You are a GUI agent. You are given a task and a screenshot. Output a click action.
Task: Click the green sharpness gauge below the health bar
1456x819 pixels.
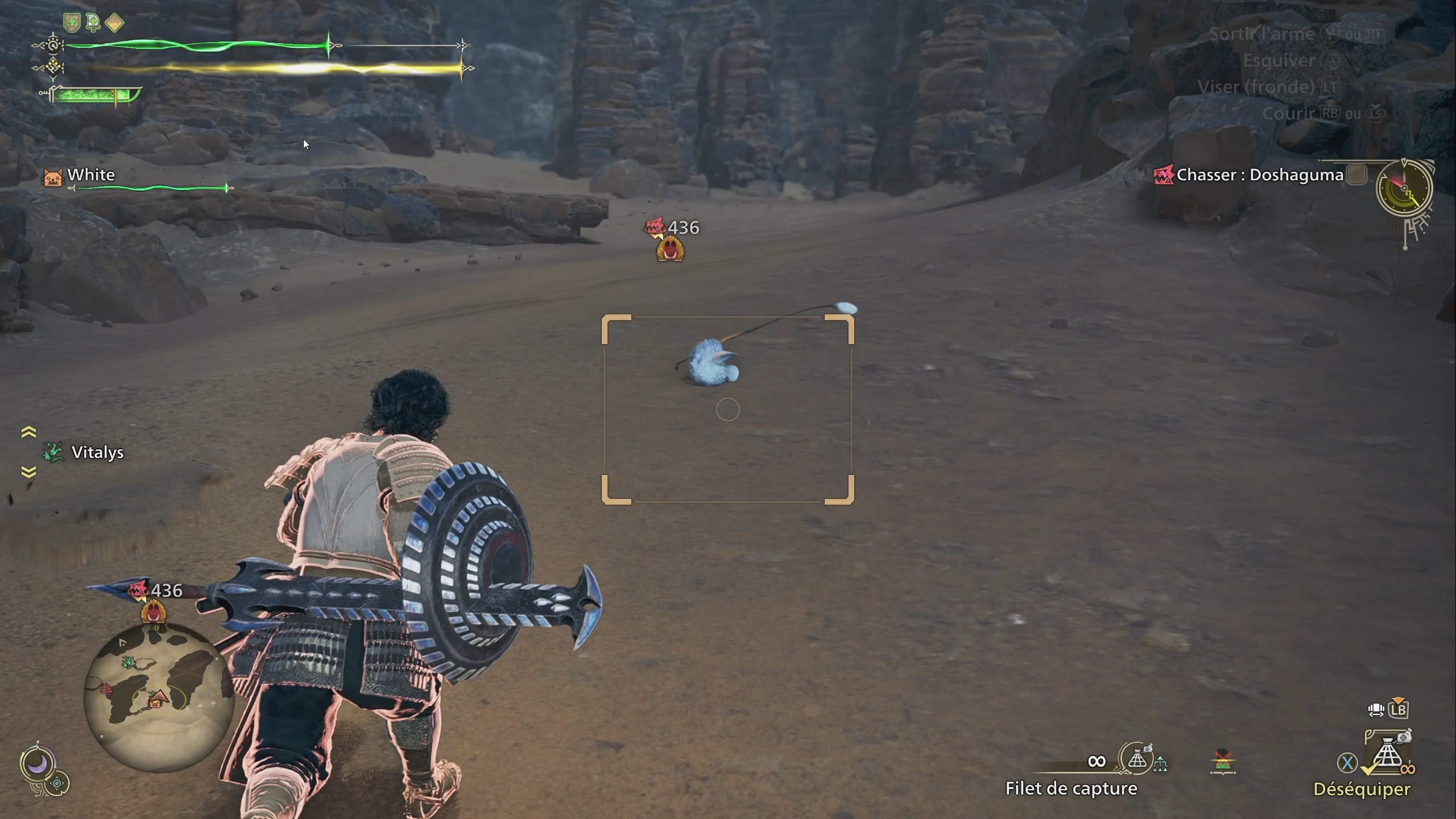pyautogui.click(x=91, y=94)
